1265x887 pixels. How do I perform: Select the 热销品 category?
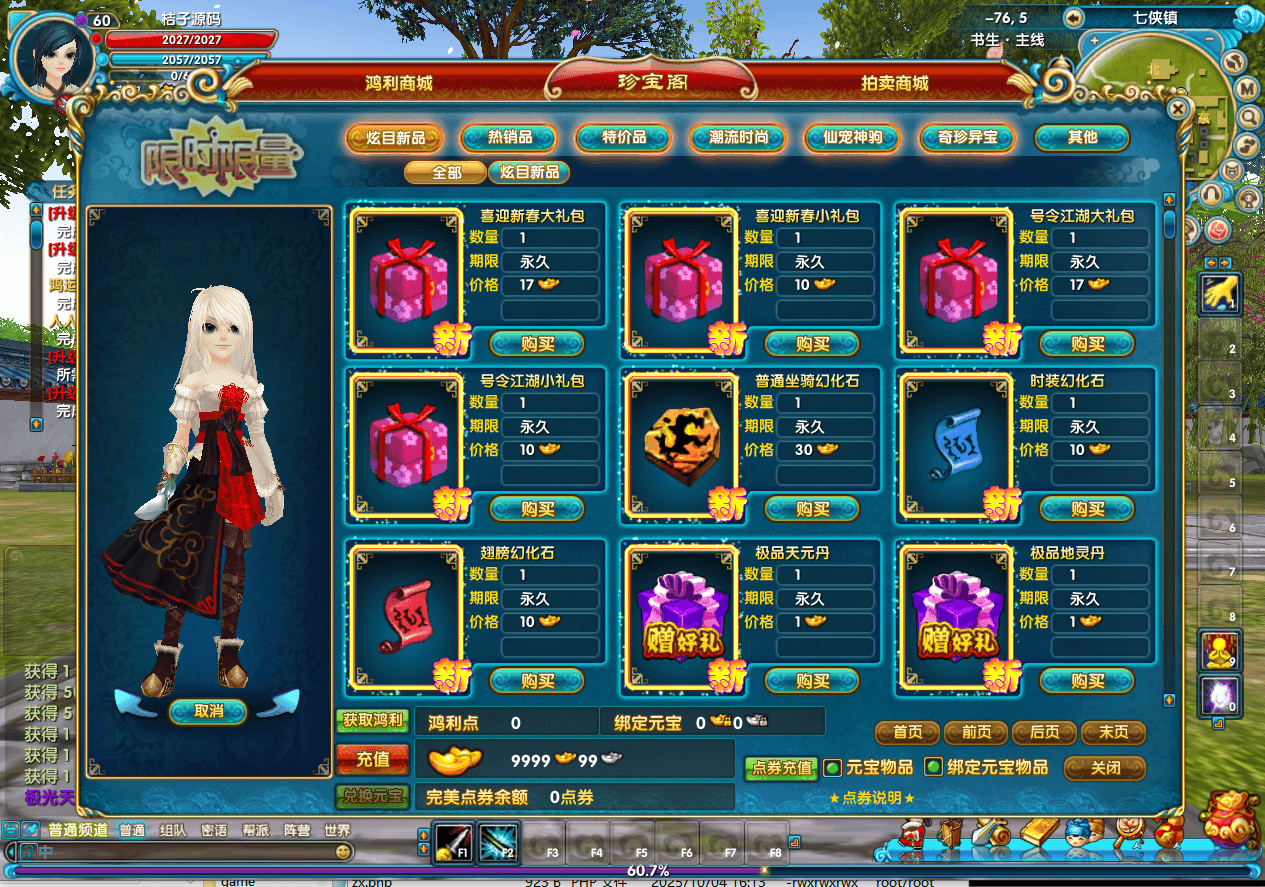click(x=509, y=138)
